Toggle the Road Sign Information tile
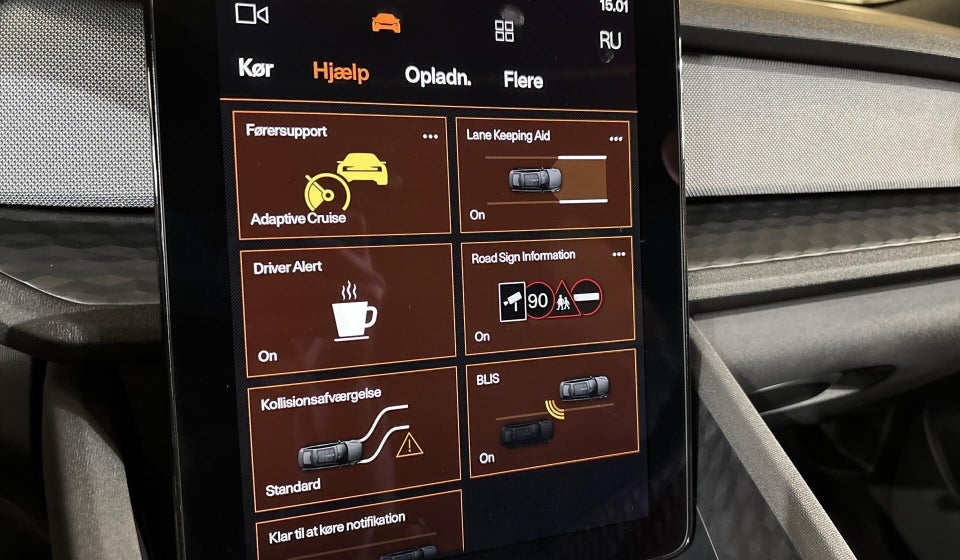The image size is (960, 560). pos(550,295)
